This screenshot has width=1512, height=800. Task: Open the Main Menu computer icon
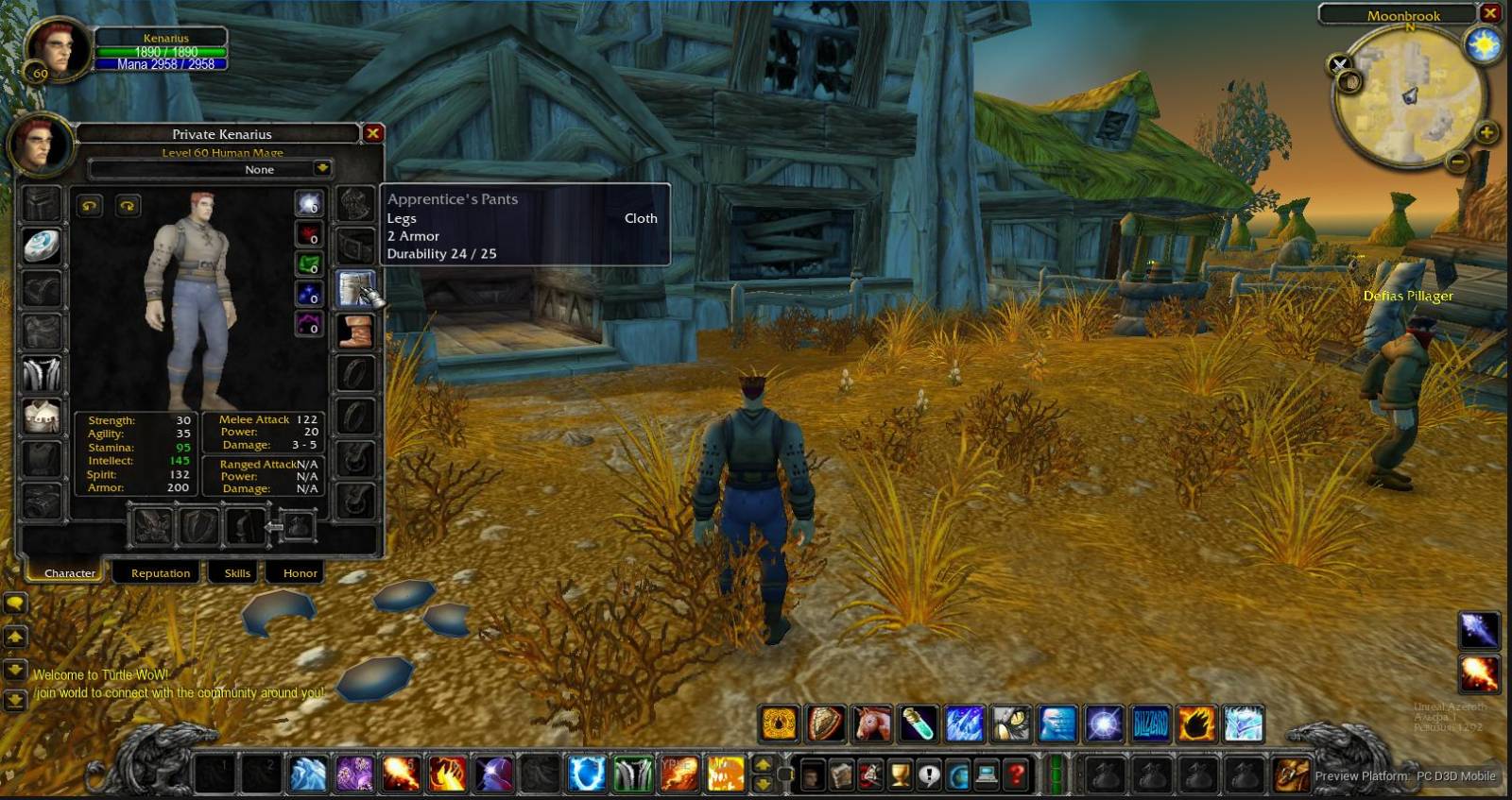pos(988,775)
